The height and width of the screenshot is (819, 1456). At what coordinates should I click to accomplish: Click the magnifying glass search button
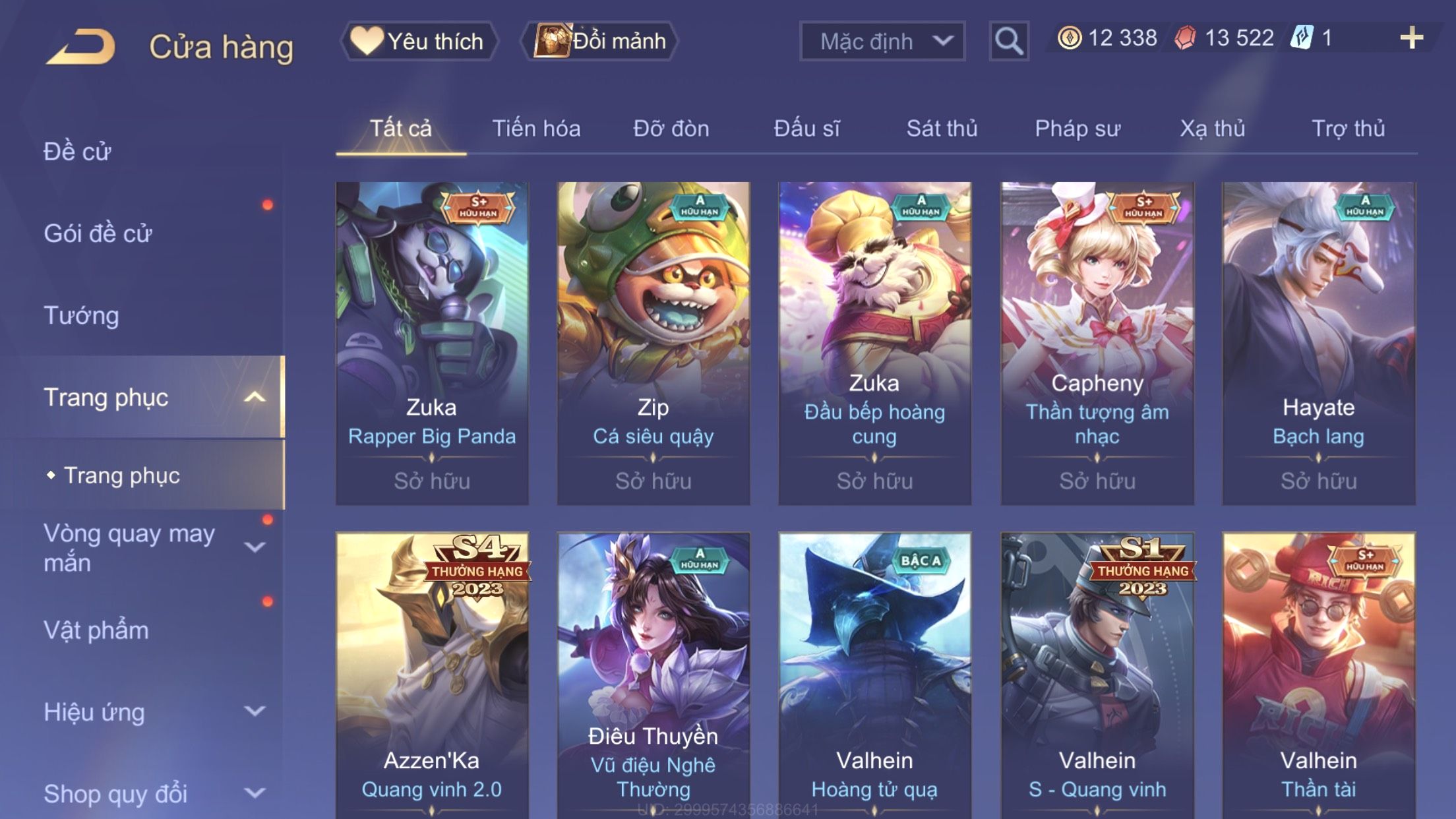pyautogui.click(x=1008, y=41)
